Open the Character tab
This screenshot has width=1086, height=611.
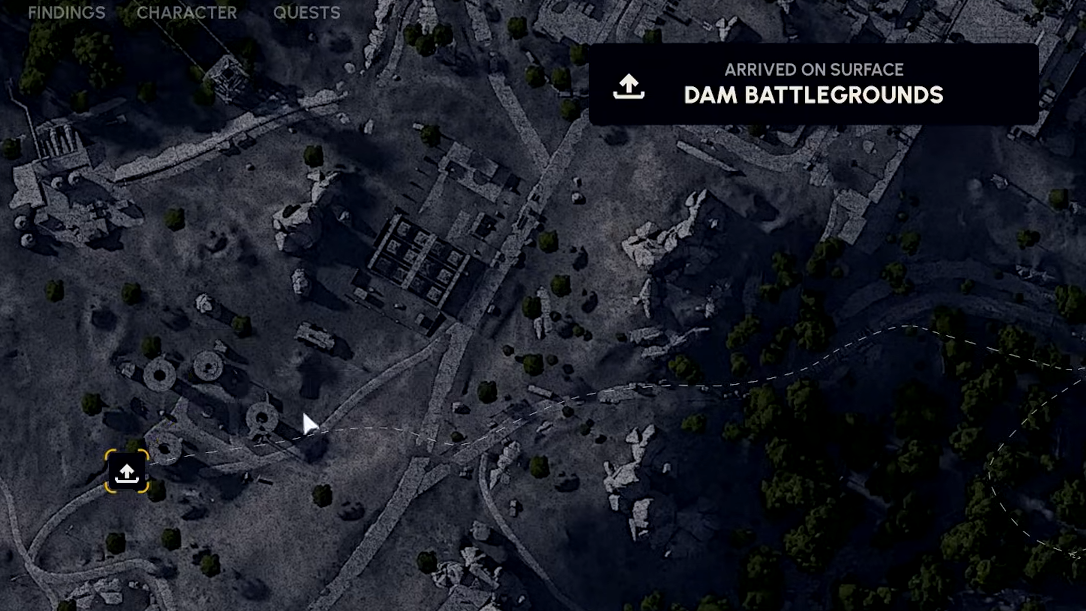186,13
